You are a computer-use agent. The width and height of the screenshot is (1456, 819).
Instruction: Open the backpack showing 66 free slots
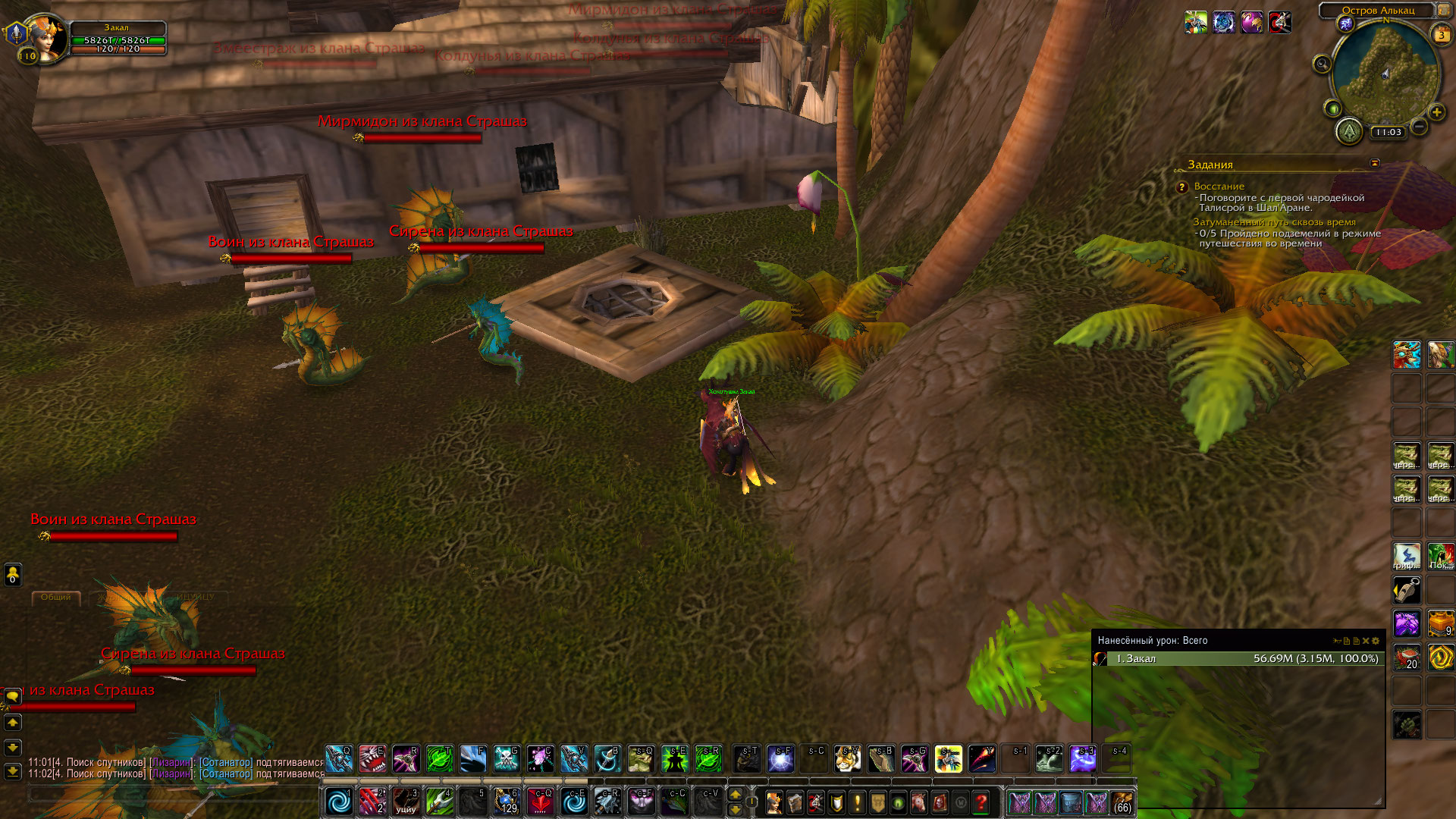(x=1122, y=802)
